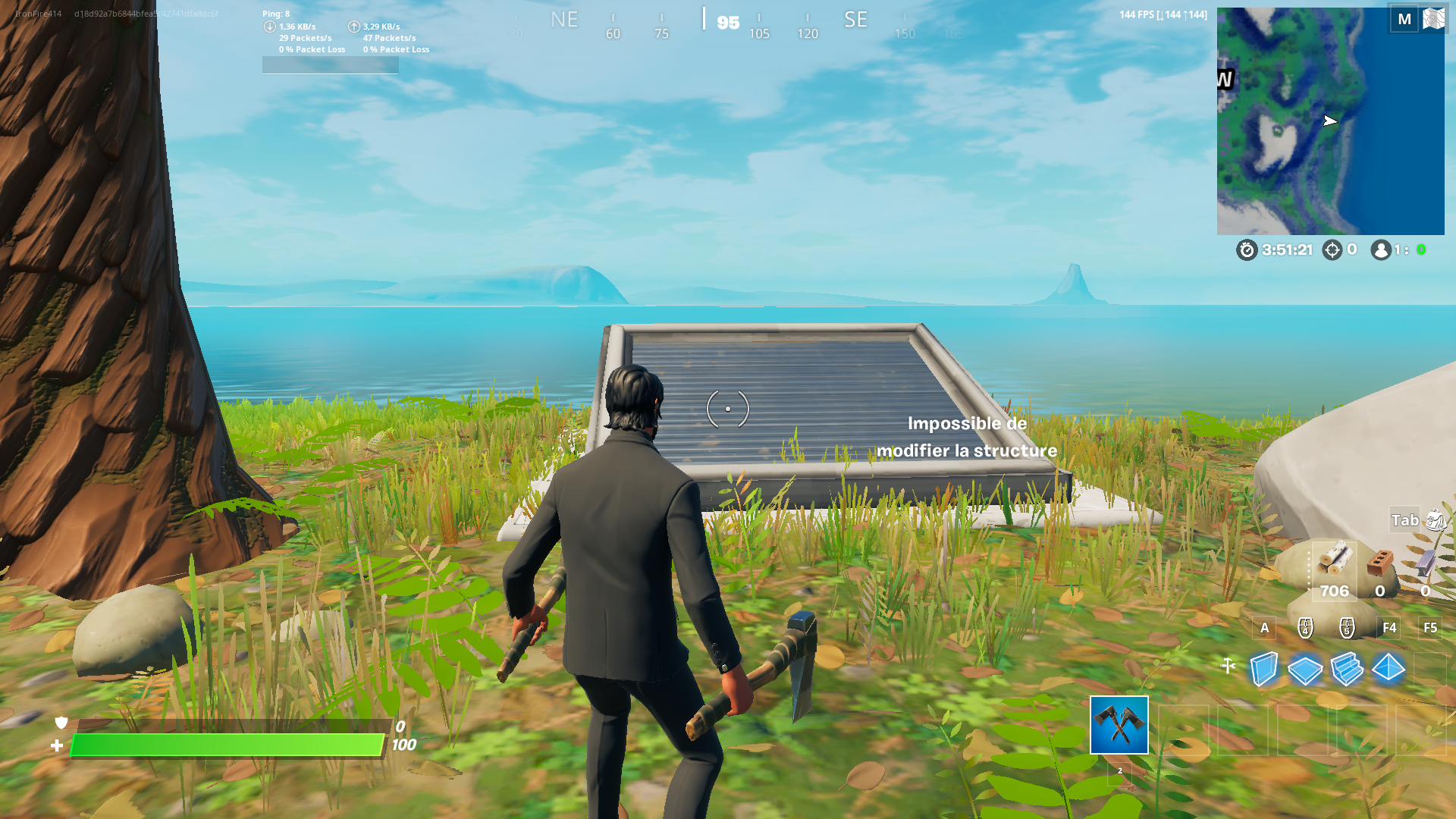Click the player arrow on the minimap
Screen dimensions: 1456x819
(1329, 121)
